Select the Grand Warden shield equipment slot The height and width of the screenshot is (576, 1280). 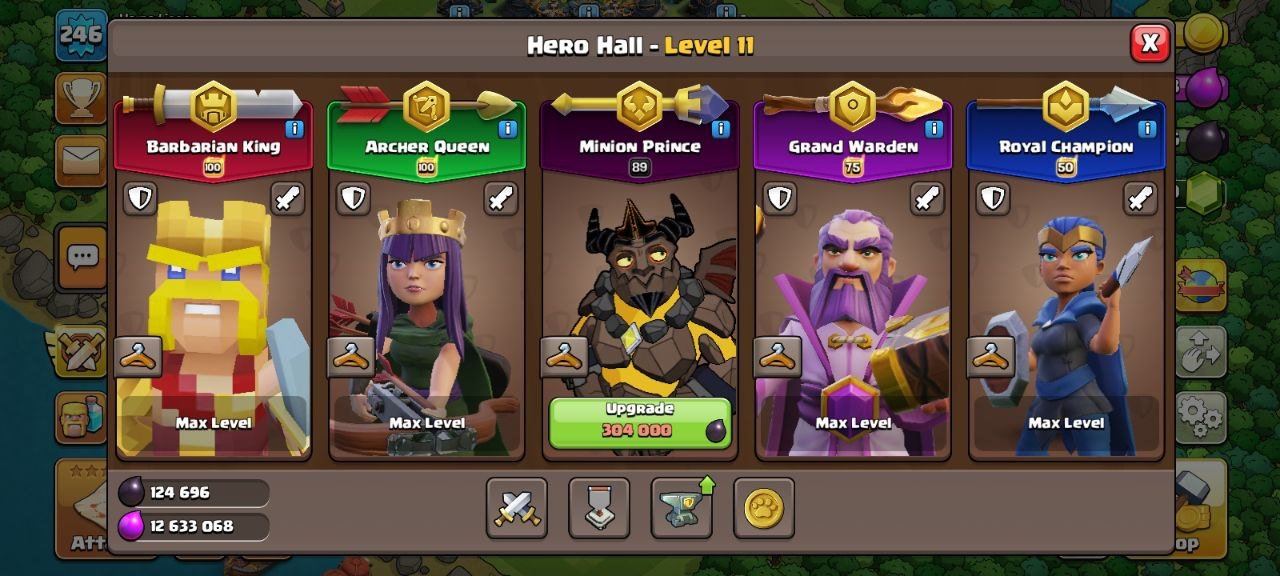click(x=779, y=198)
